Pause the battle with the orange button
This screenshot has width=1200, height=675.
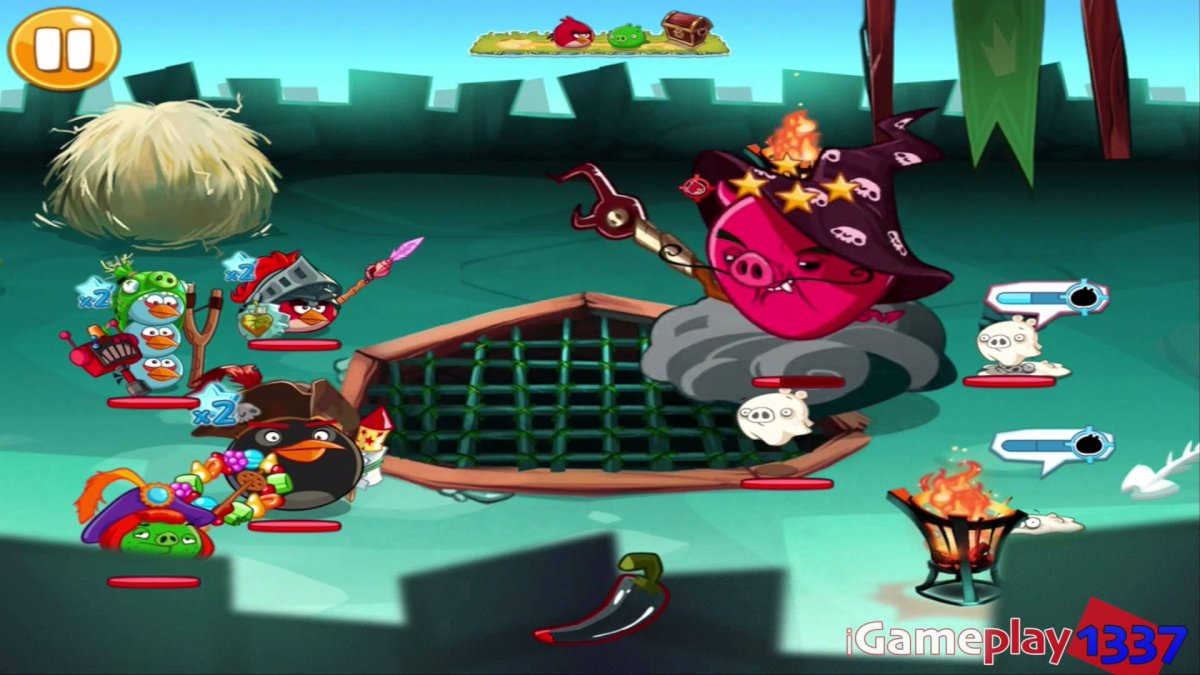(64, 47)
